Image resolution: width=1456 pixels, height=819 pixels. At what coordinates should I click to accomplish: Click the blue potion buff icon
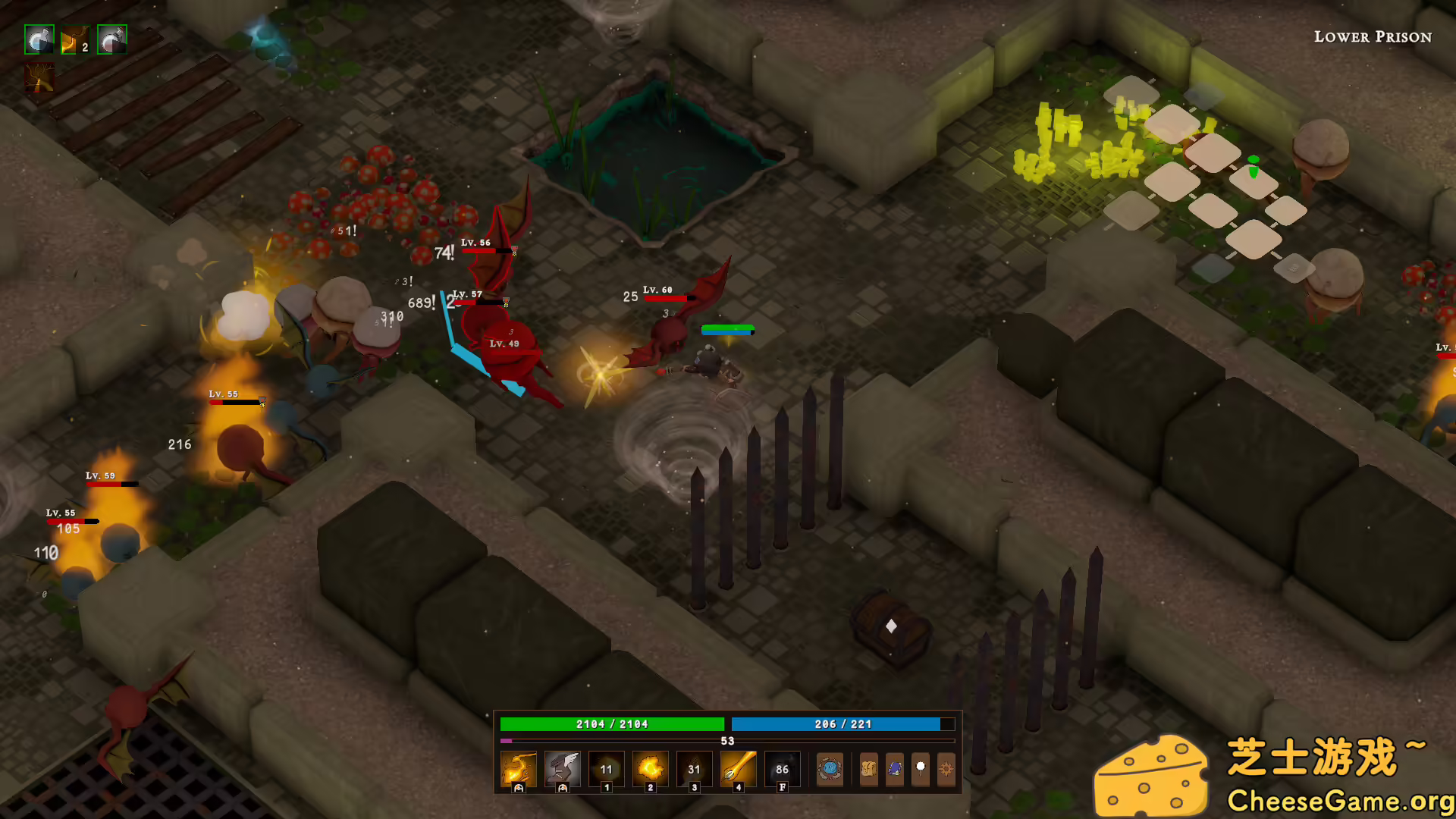tap(39, 39)
